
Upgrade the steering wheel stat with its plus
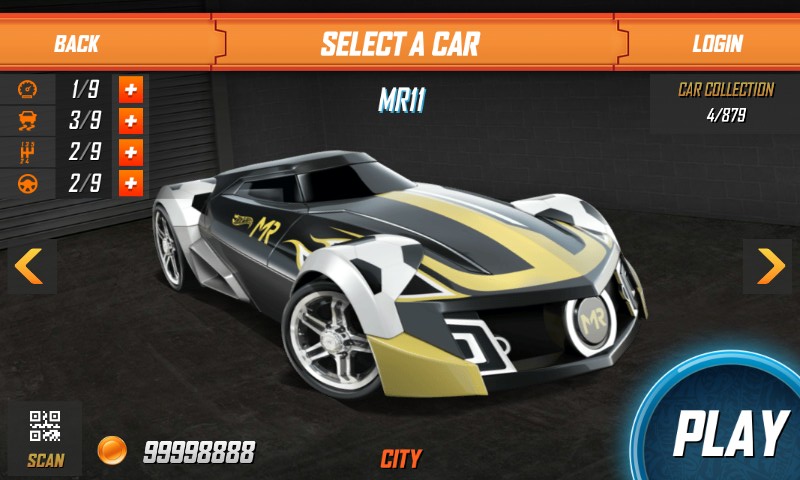(131, 184)
